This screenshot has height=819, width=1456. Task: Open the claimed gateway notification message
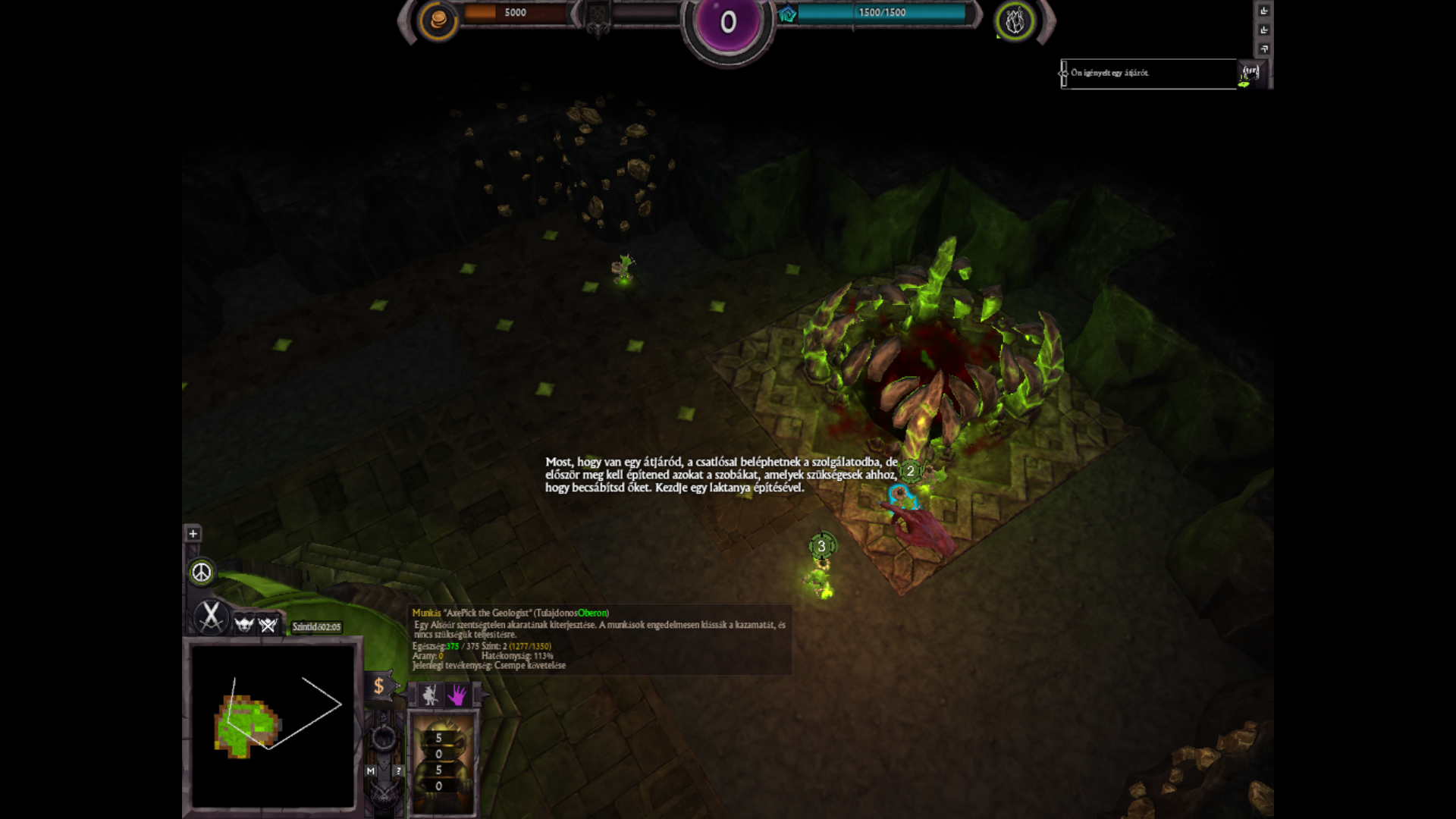pos(1149,74)
